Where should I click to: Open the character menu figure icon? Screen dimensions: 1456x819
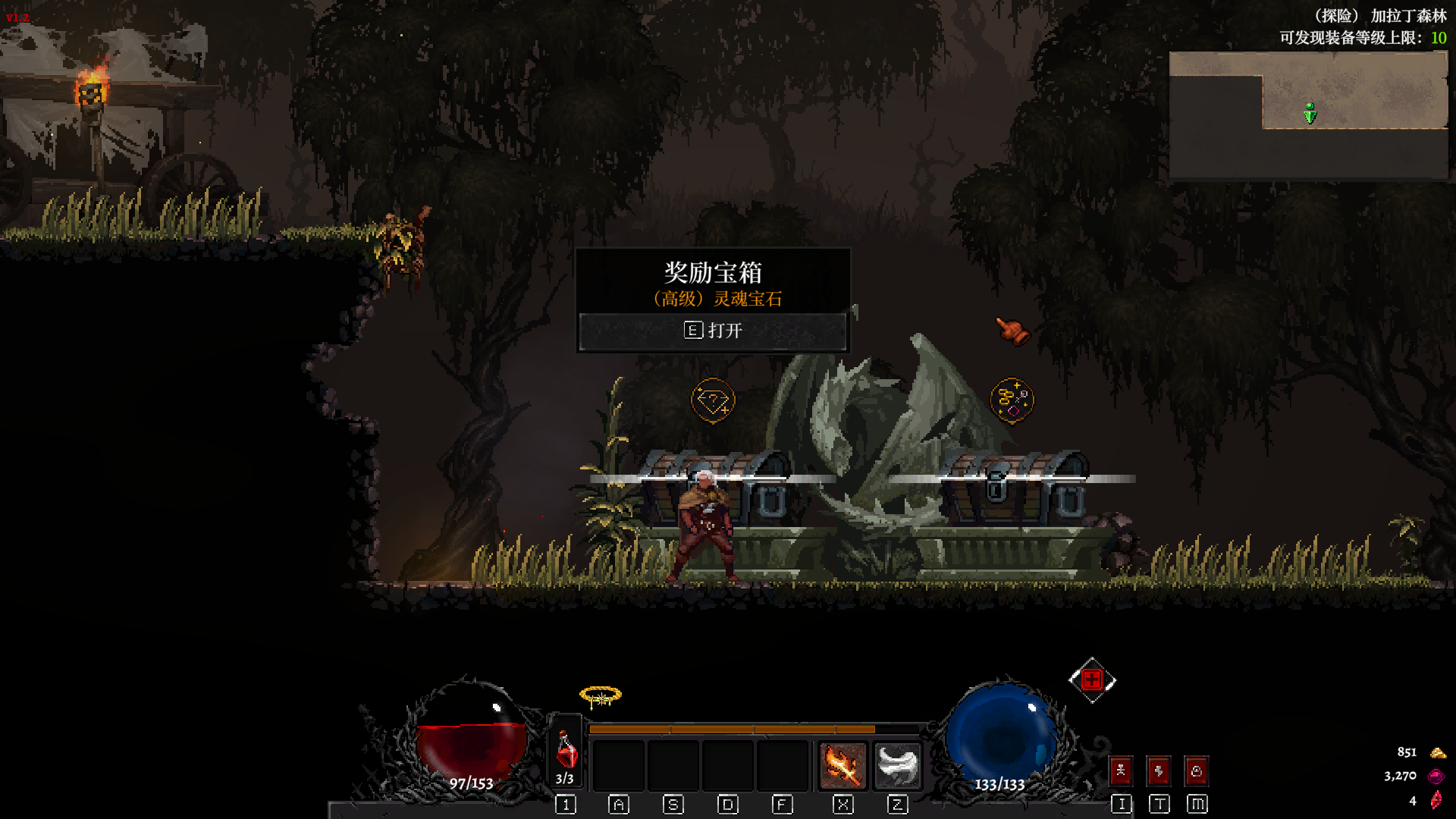tap(1121, 771)
